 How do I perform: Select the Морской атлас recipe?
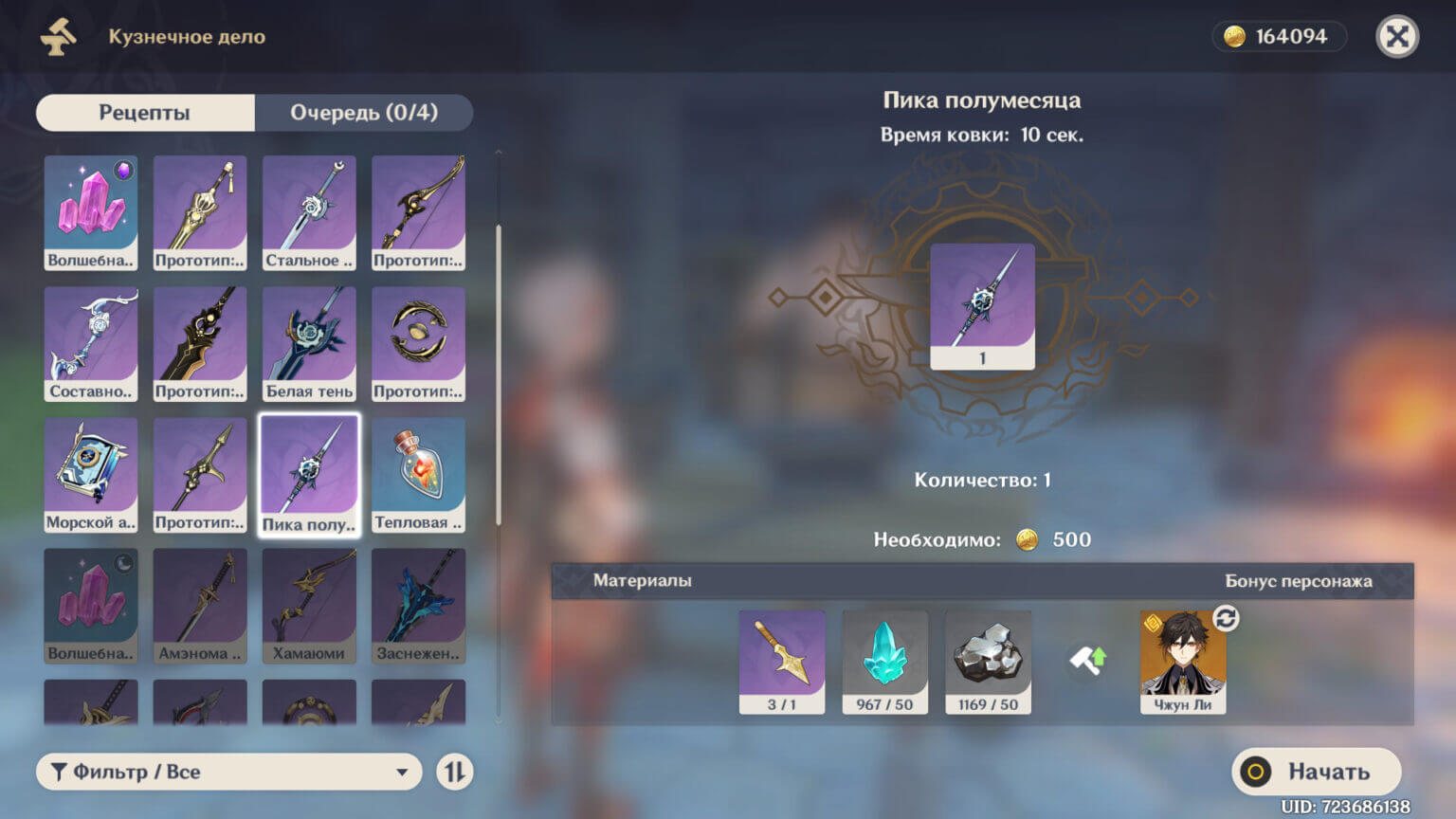point(90,474)
